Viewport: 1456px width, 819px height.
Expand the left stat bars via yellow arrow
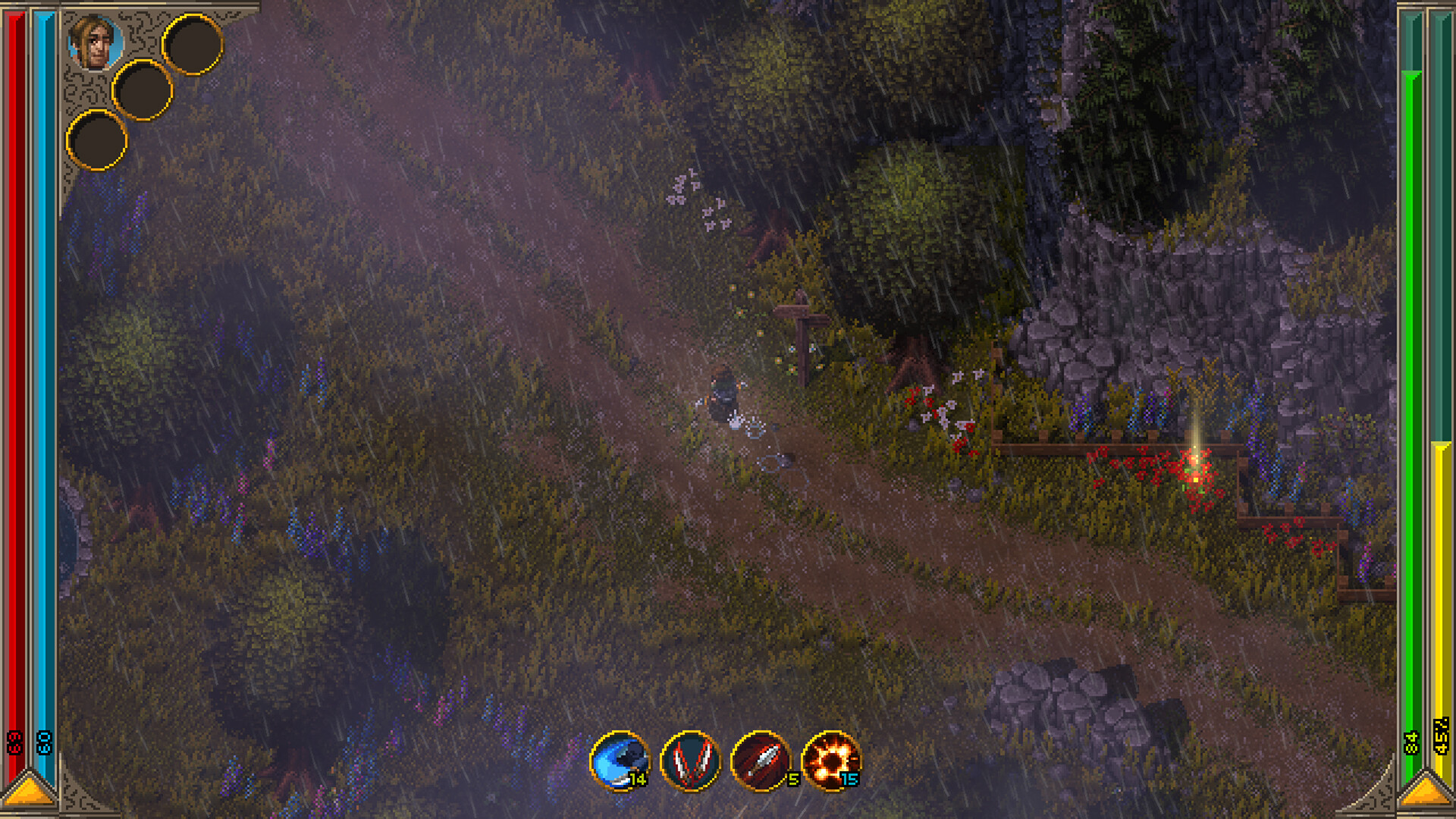(29, 792)
